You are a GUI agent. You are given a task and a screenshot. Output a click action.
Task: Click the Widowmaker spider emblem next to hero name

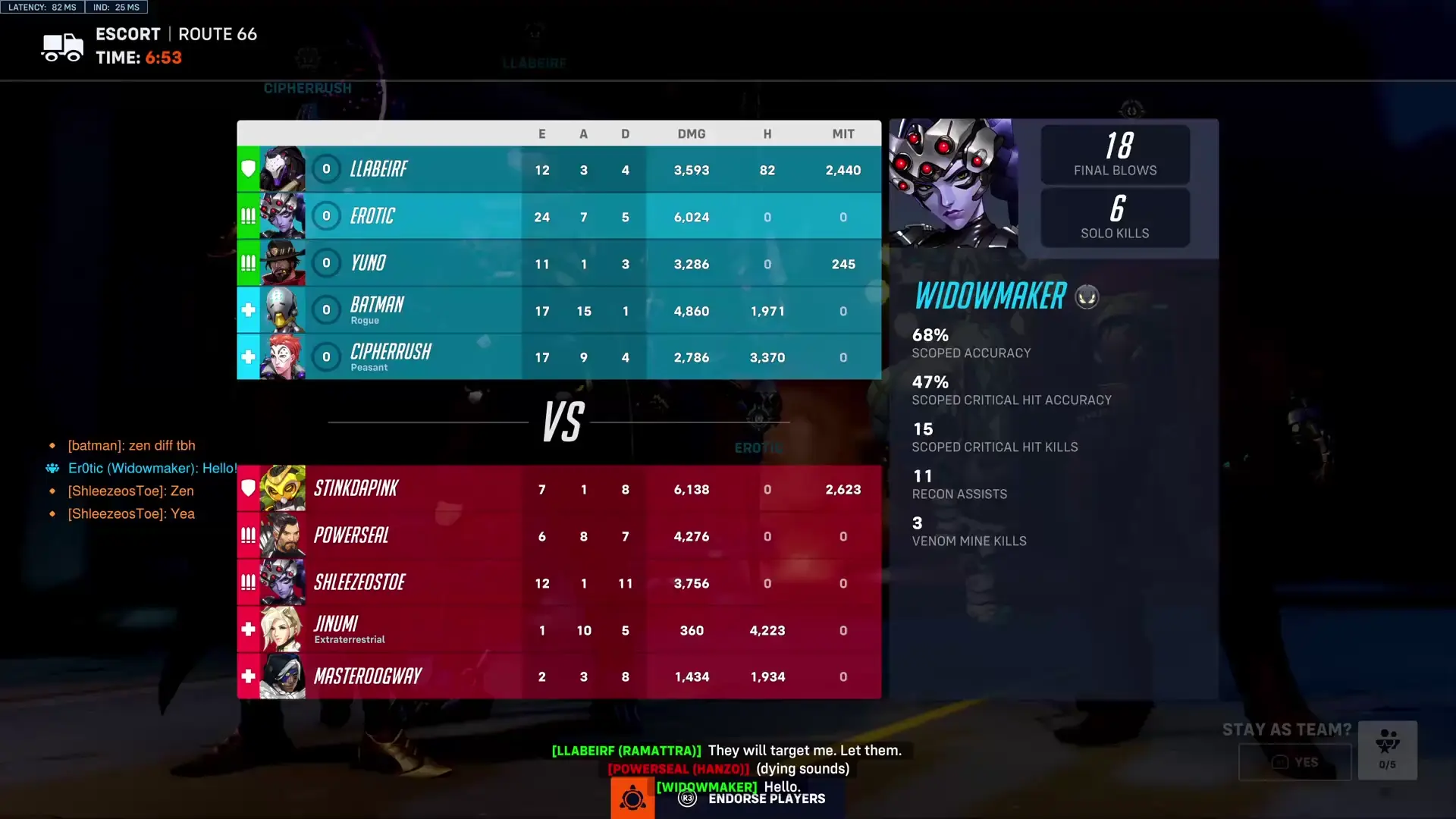tap(1087, 297)
